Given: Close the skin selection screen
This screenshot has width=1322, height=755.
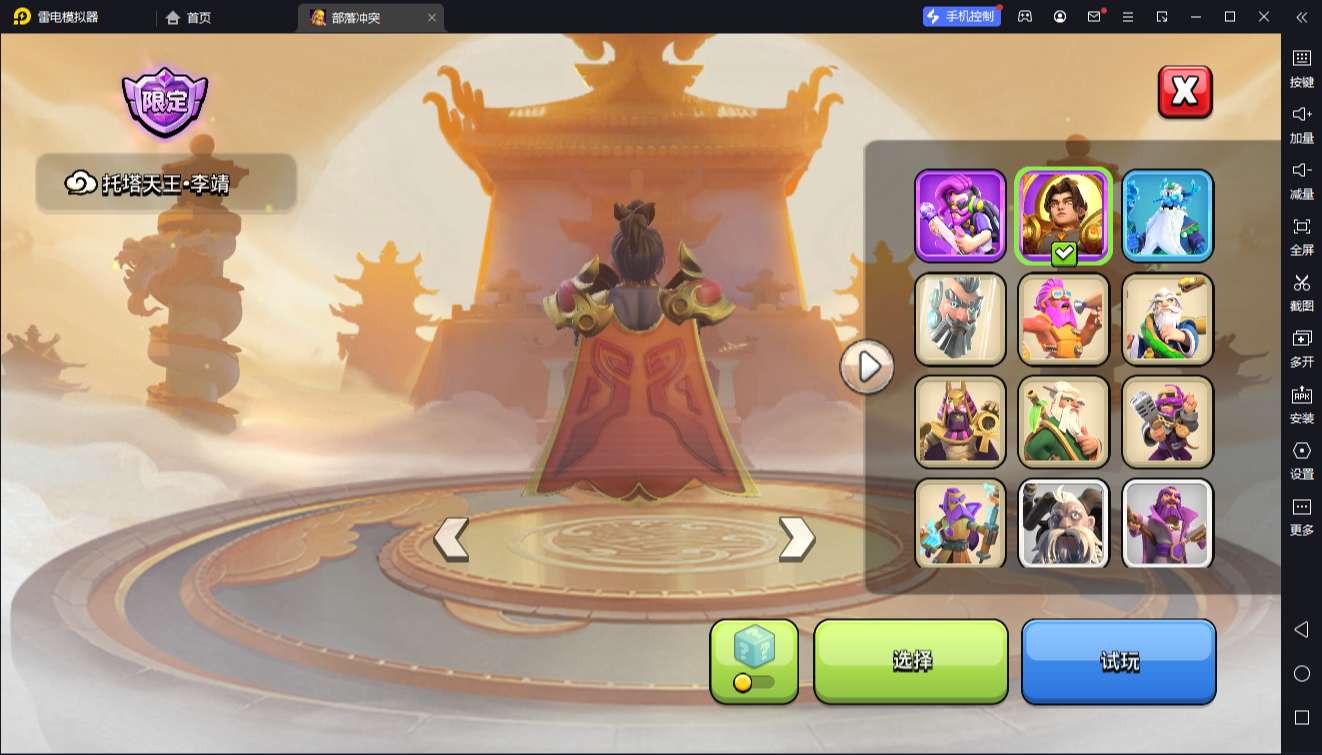Looking at the screenshot, I should [x=1185, y=92].
